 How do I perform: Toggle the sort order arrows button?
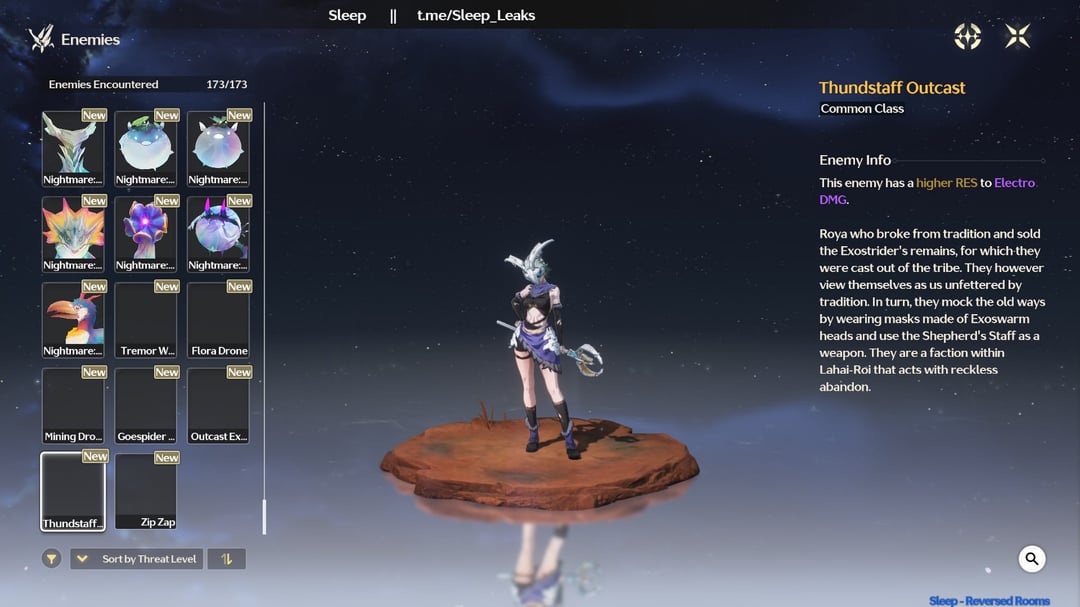[x=226, y=559]
